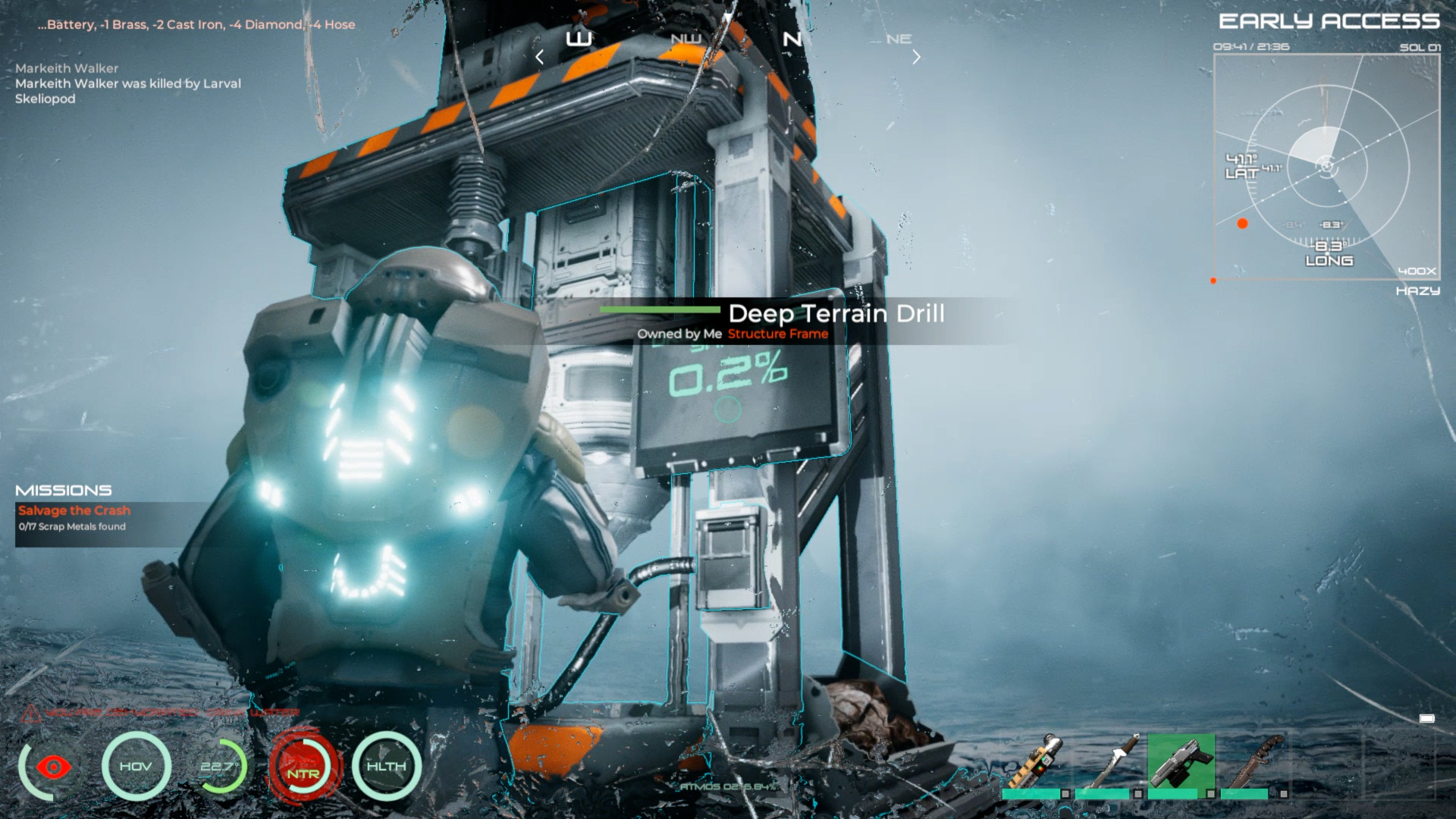Click the compass left arrow
The height and width of the screenshot is (819, 1456).
click(x=539, y=57)
